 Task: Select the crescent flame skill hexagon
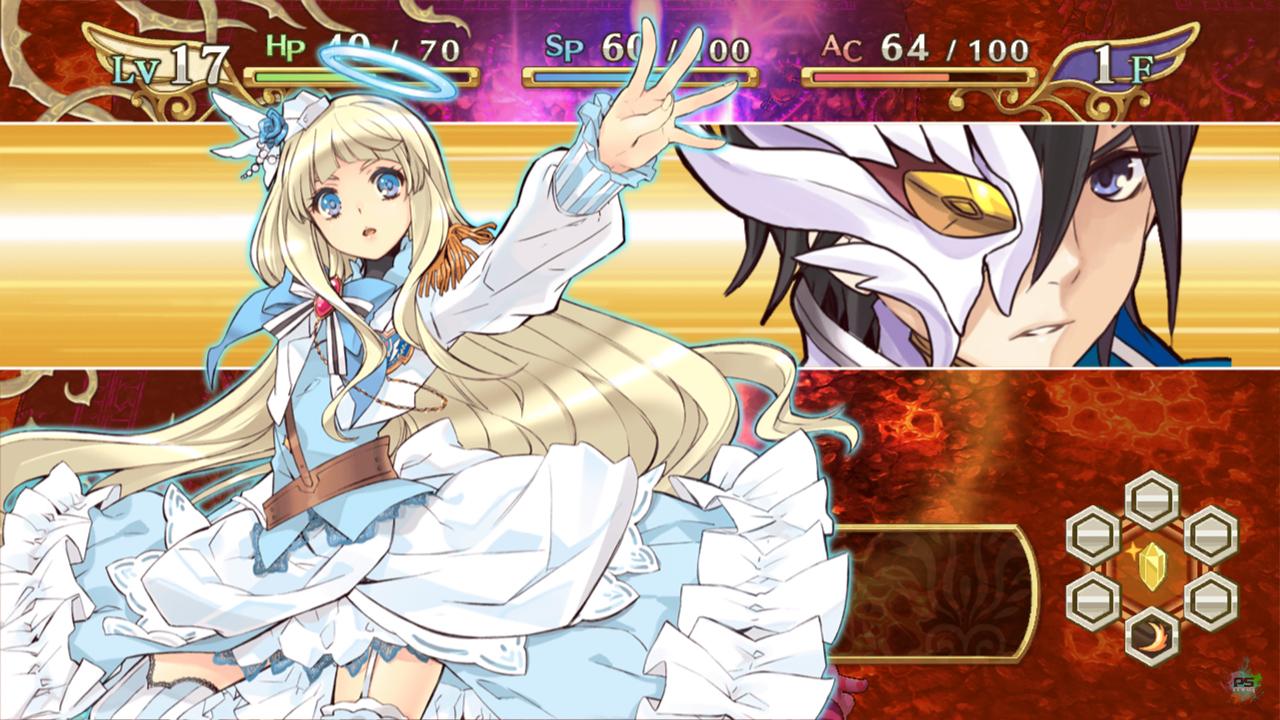click(x=1151, y=636)
